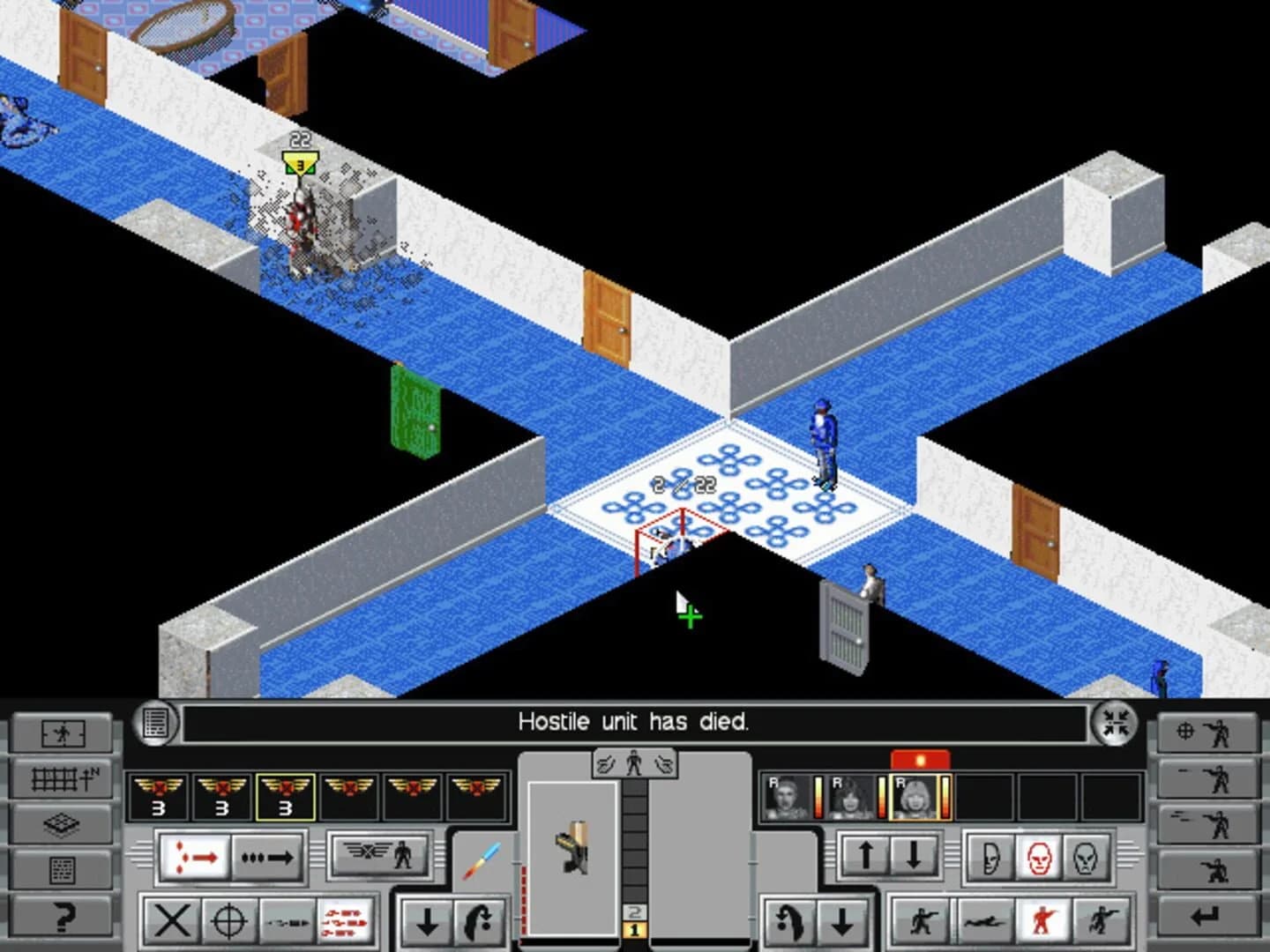Click the help question mark button
The height and width of the screenshot is (952, 1270).
coord(62,919)
